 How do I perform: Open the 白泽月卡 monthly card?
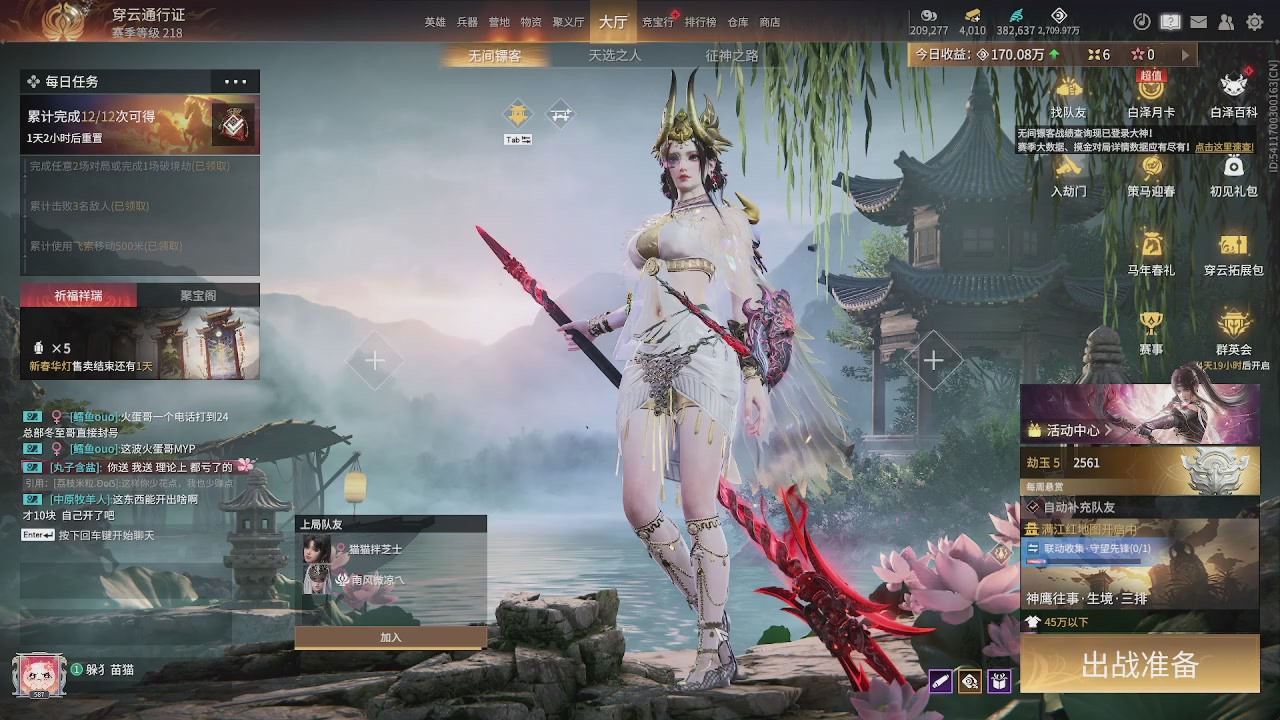(1151, 96)
